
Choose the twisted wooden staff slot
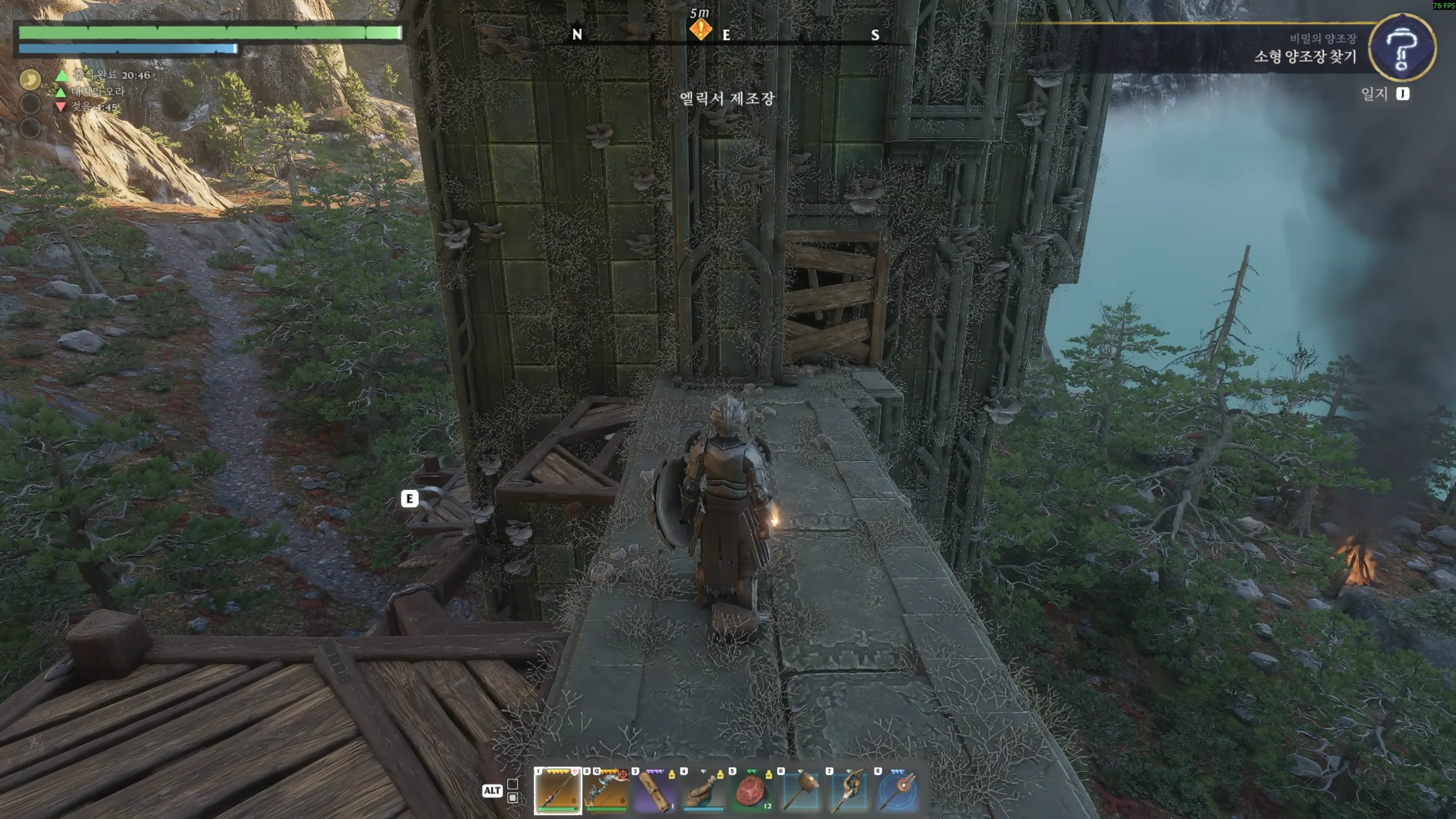(x=849, y=790)
